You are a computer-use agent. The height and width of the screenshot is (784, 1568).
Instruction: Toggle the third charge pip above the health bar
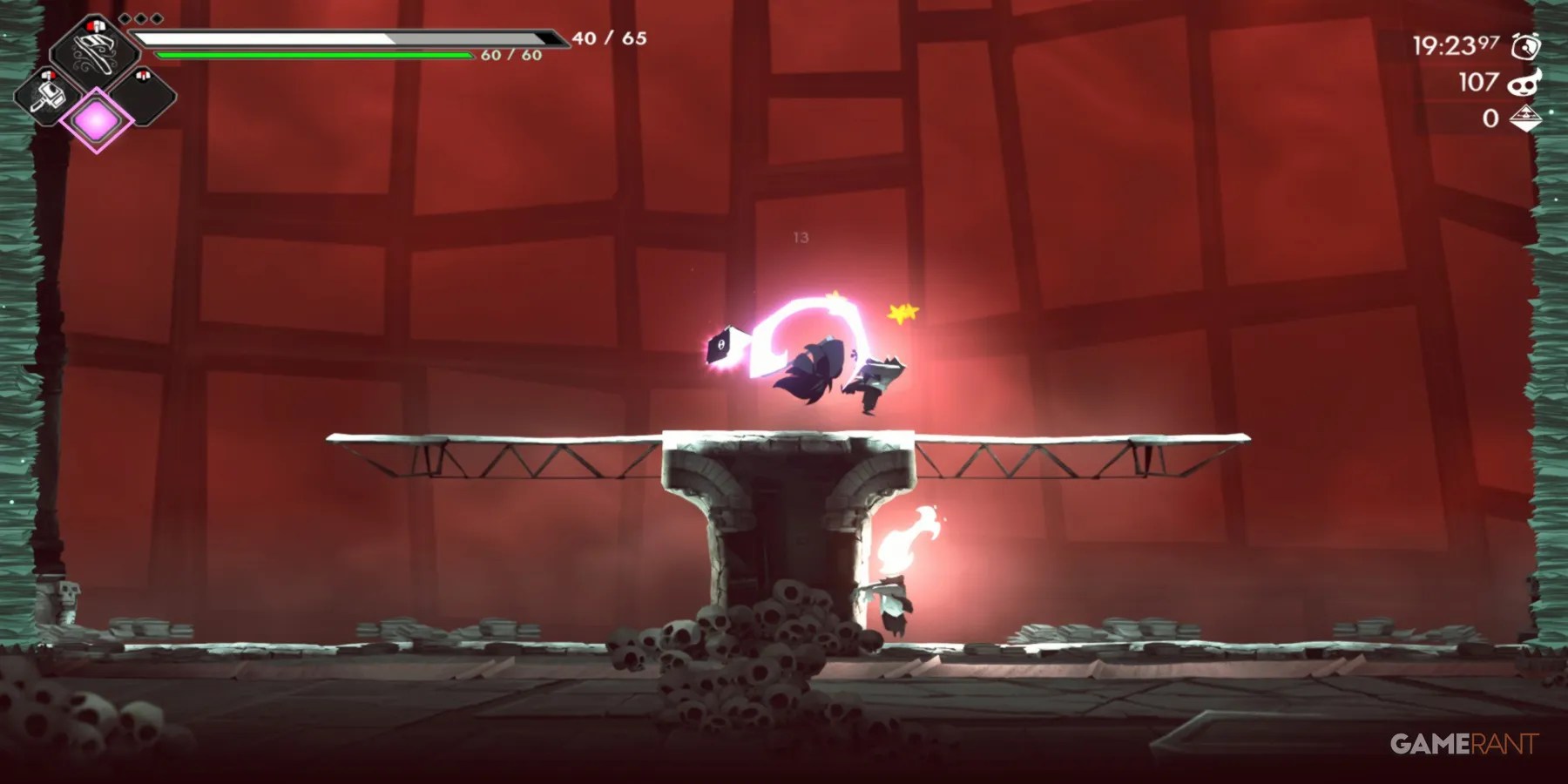tap(156, 18)
